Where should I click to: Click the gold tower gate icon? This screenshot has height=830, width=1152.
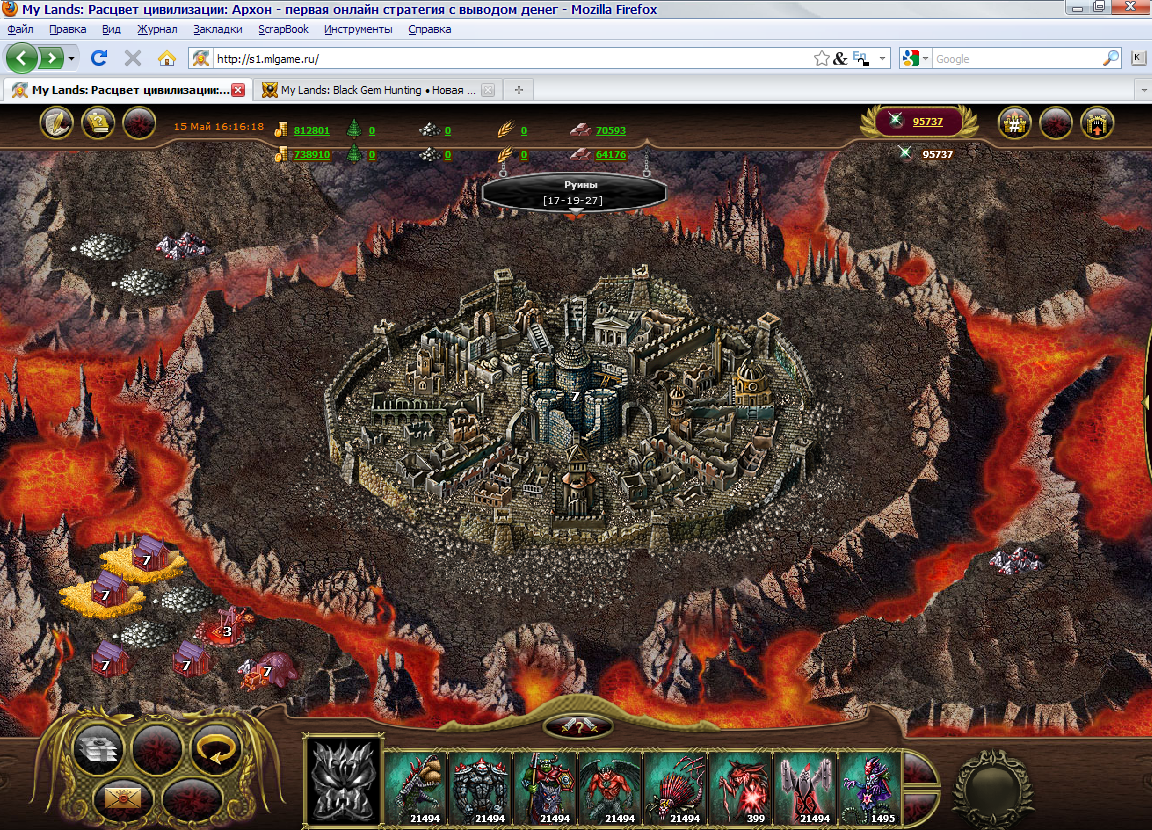pyautogui.click(x=1097, y=124)
